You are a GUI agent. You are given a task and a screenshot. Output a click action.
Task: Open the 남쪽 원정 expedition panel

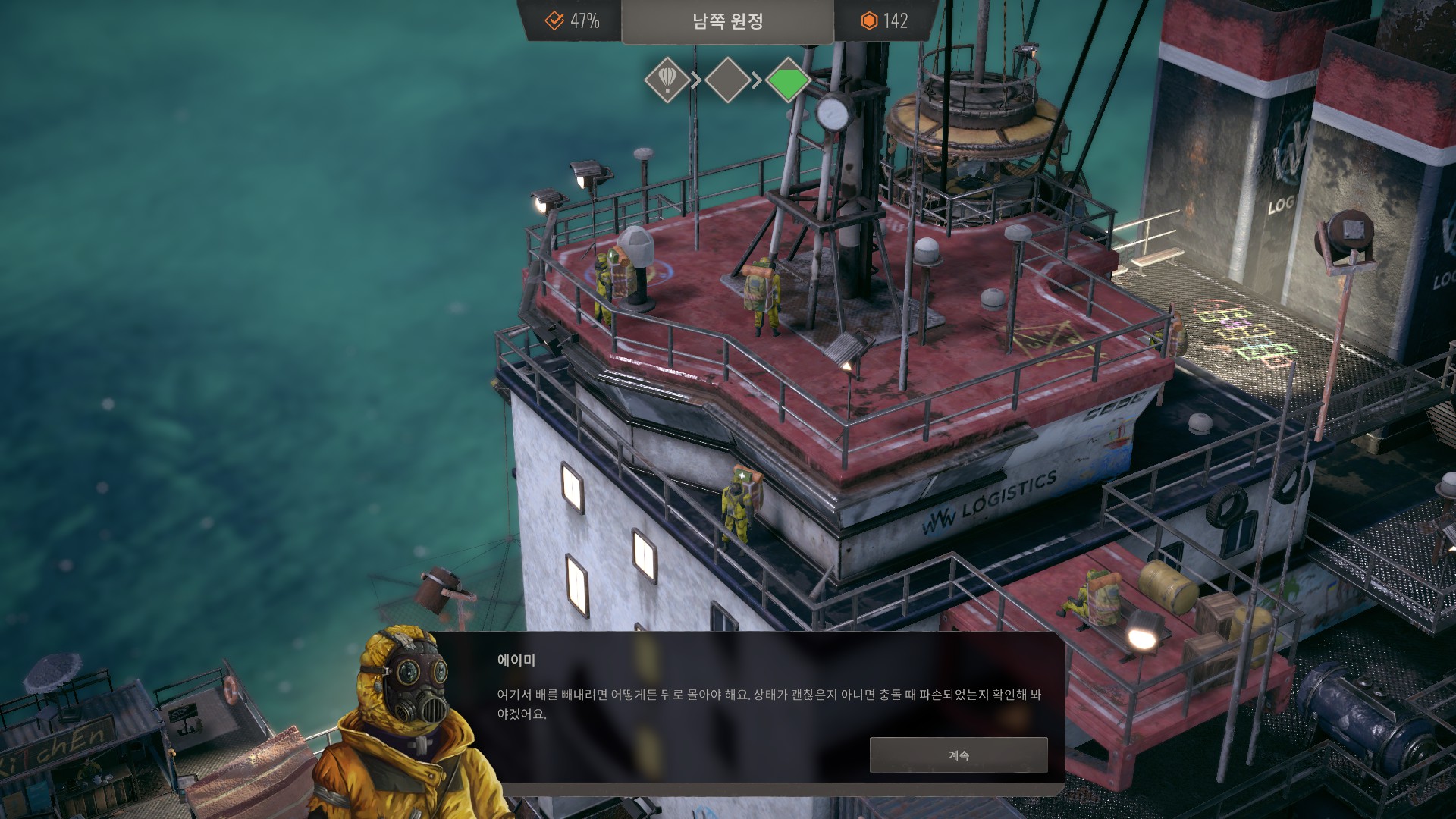[727, 21]
